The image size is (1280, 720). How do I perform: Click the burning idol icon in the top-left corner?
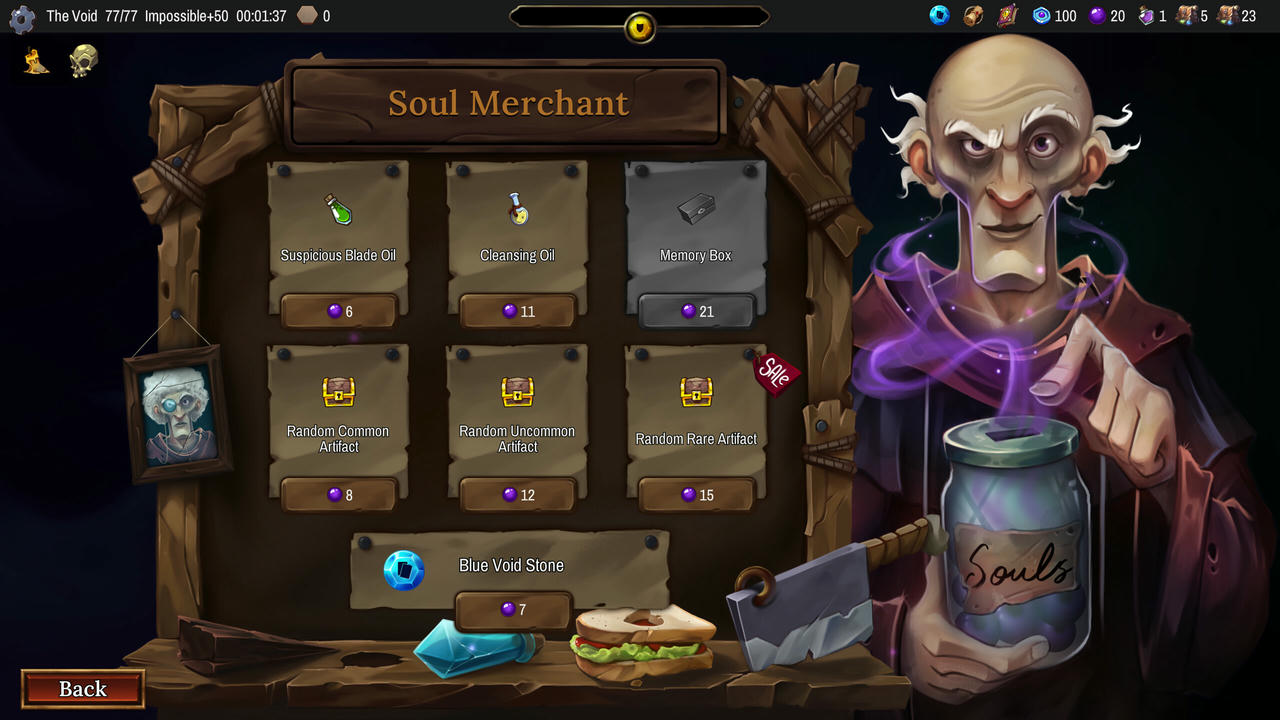[34, 62]
